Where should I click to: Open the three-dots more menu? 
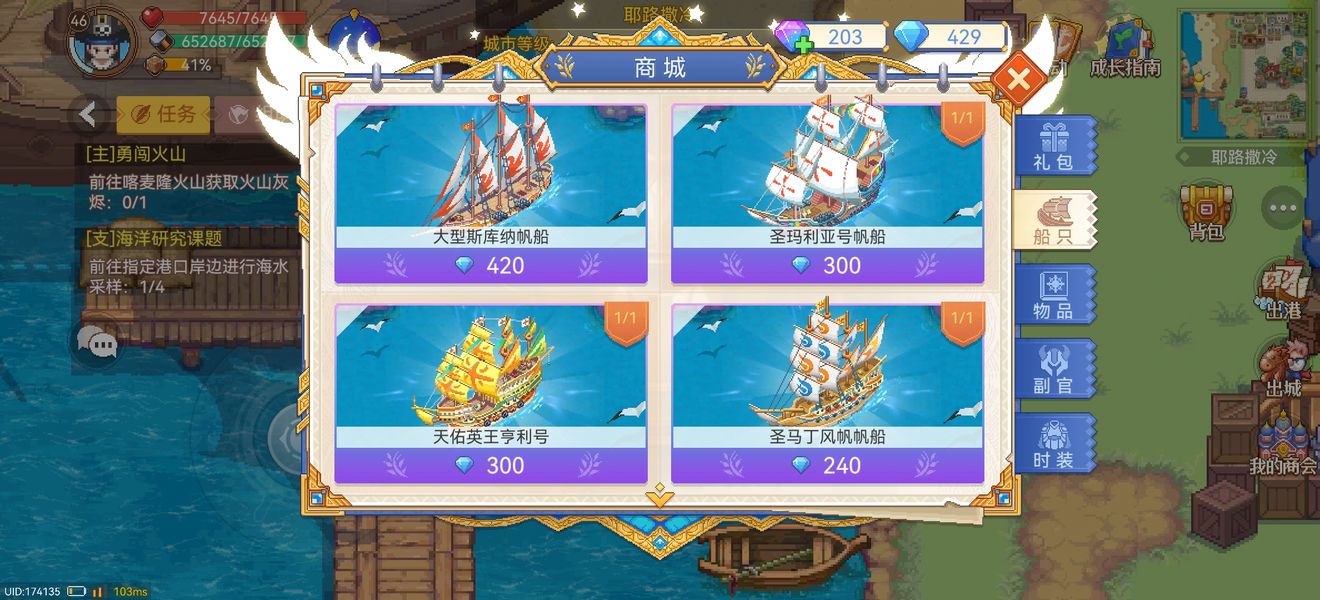point(1282,208)
